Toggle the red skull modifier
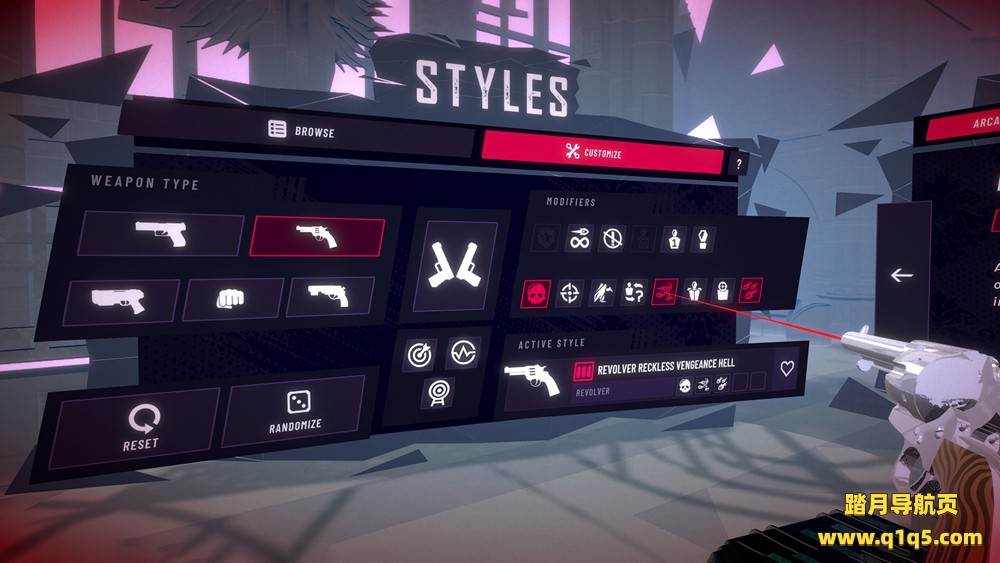The height and width of the screenshot is (563, 1000). click(x=536, y=293)
